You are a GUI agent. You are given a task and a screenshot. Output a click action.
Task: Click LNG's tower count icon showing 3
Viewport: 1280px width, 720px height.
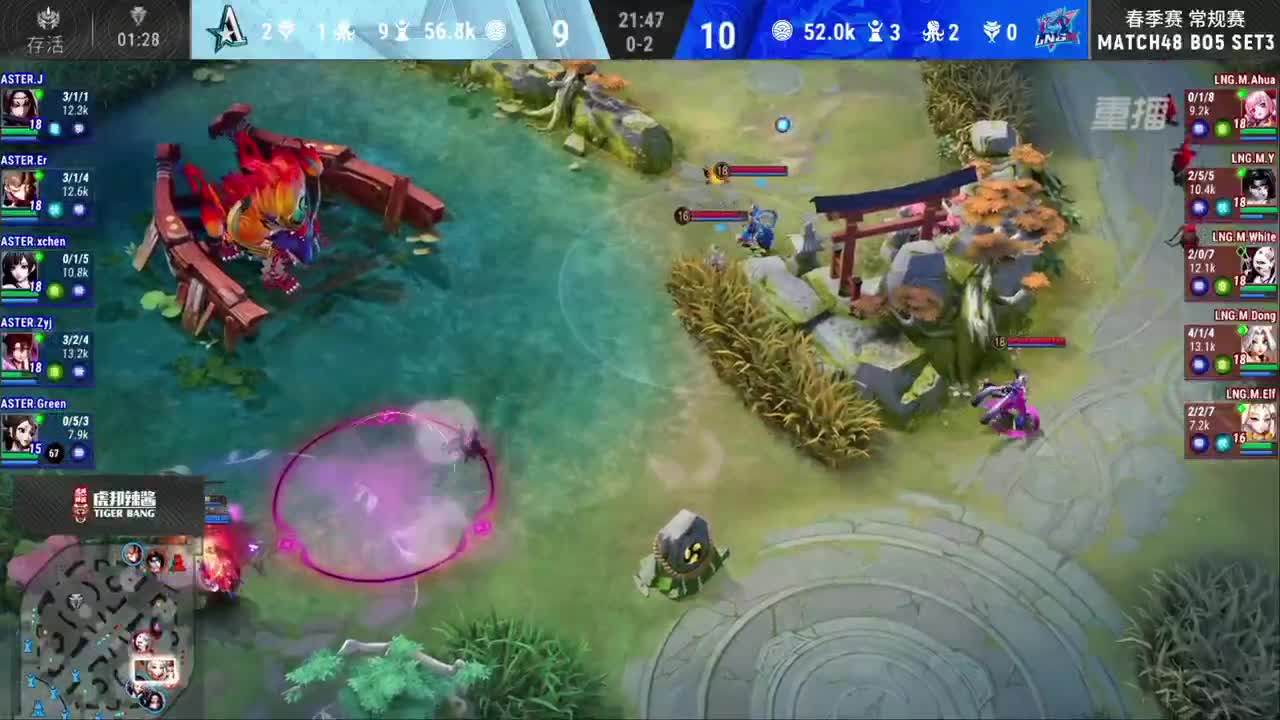coord(875,30)
